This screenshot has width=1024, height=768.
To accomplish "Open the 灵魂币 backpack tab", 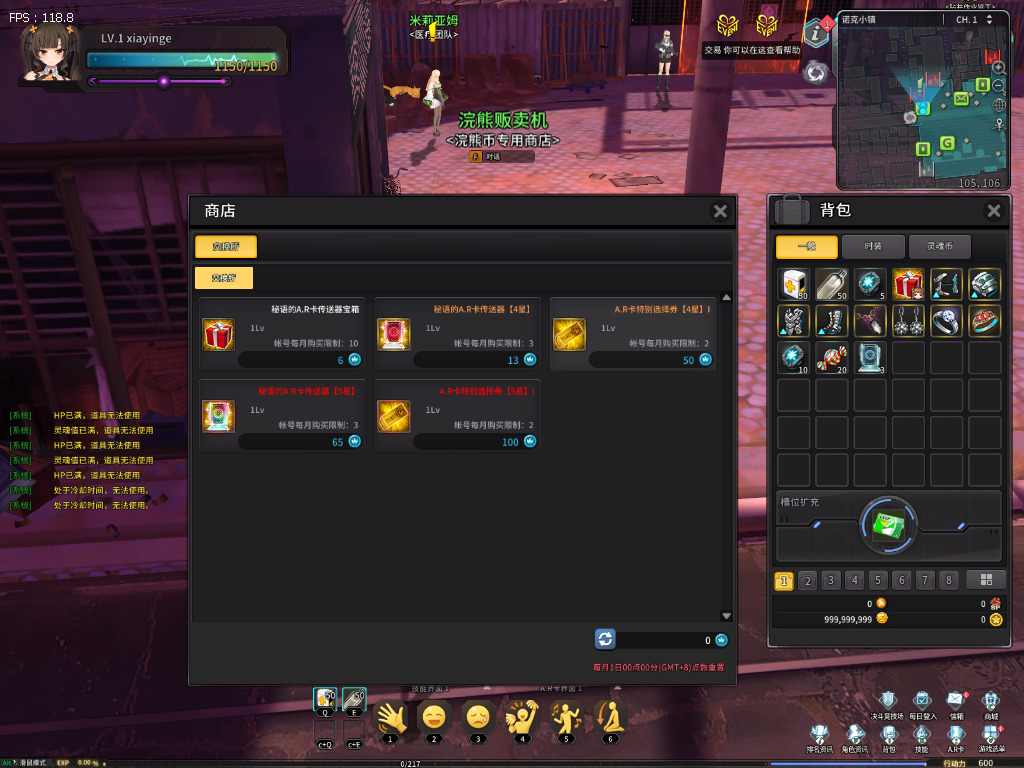I will [938, 247].
